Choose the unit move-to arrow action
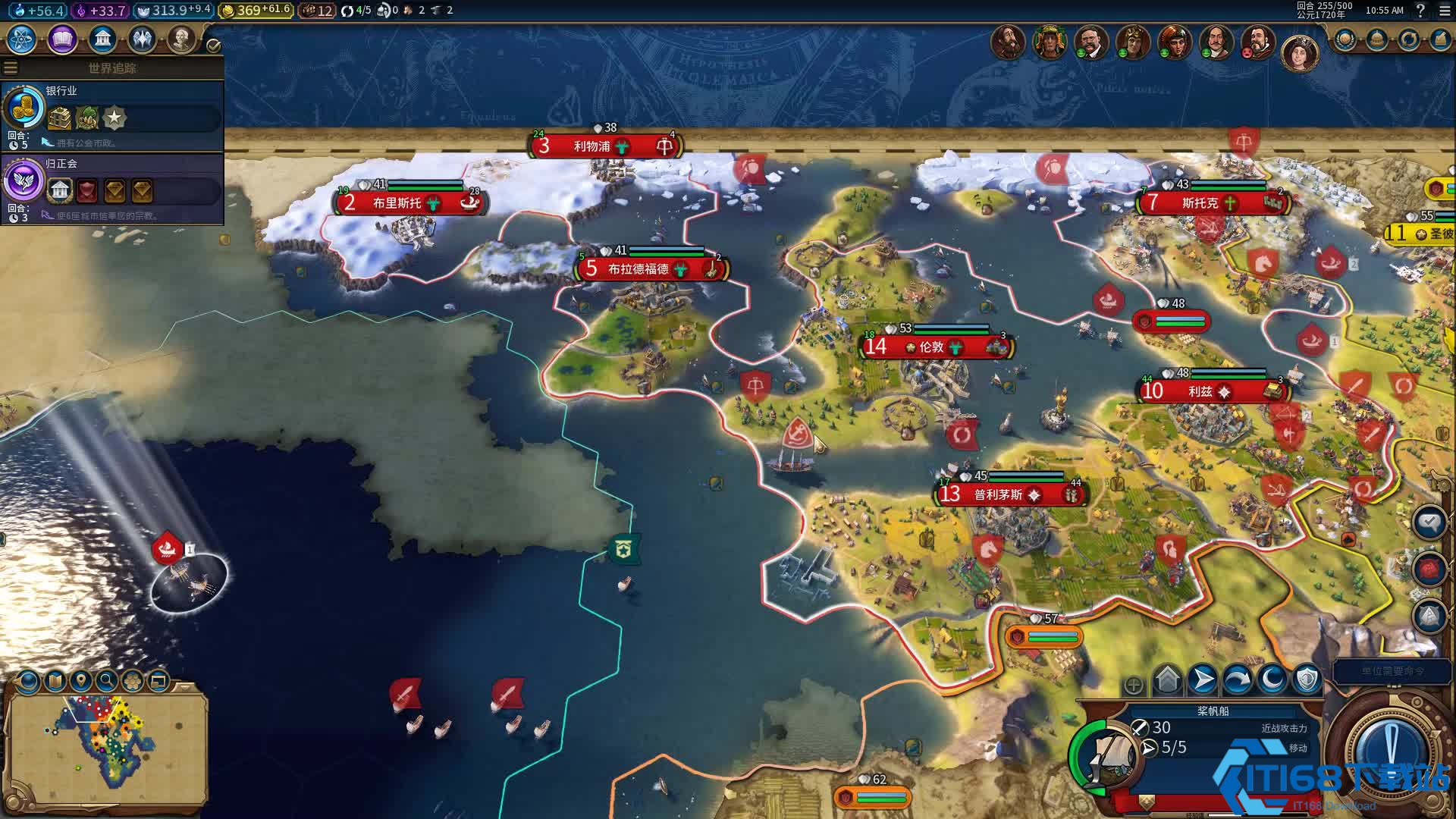1456x819 pixels. click(x=1203, y=680)
